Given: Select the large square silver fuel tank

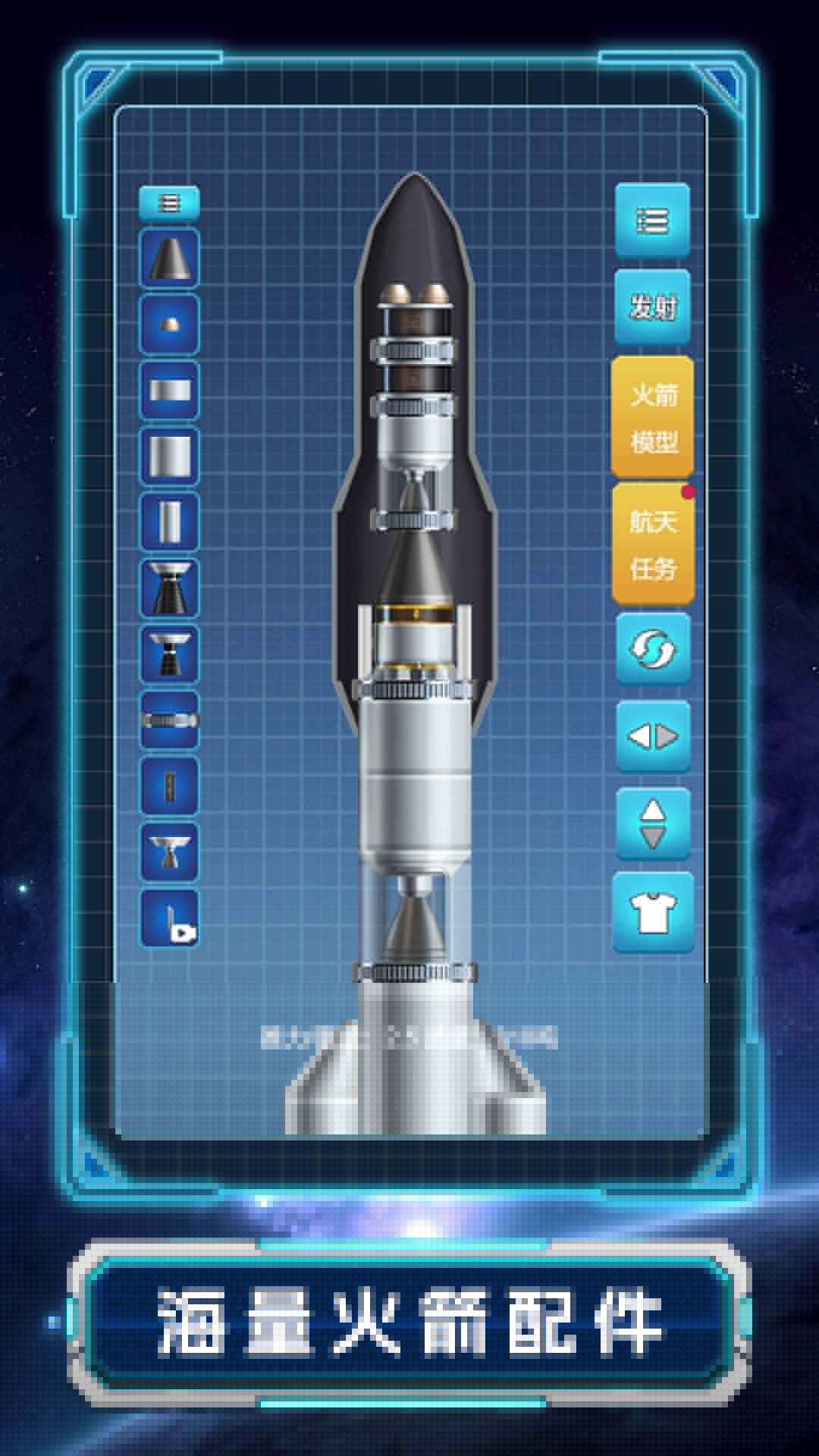Looking at the screenshot, I should [x=169, y=456].
